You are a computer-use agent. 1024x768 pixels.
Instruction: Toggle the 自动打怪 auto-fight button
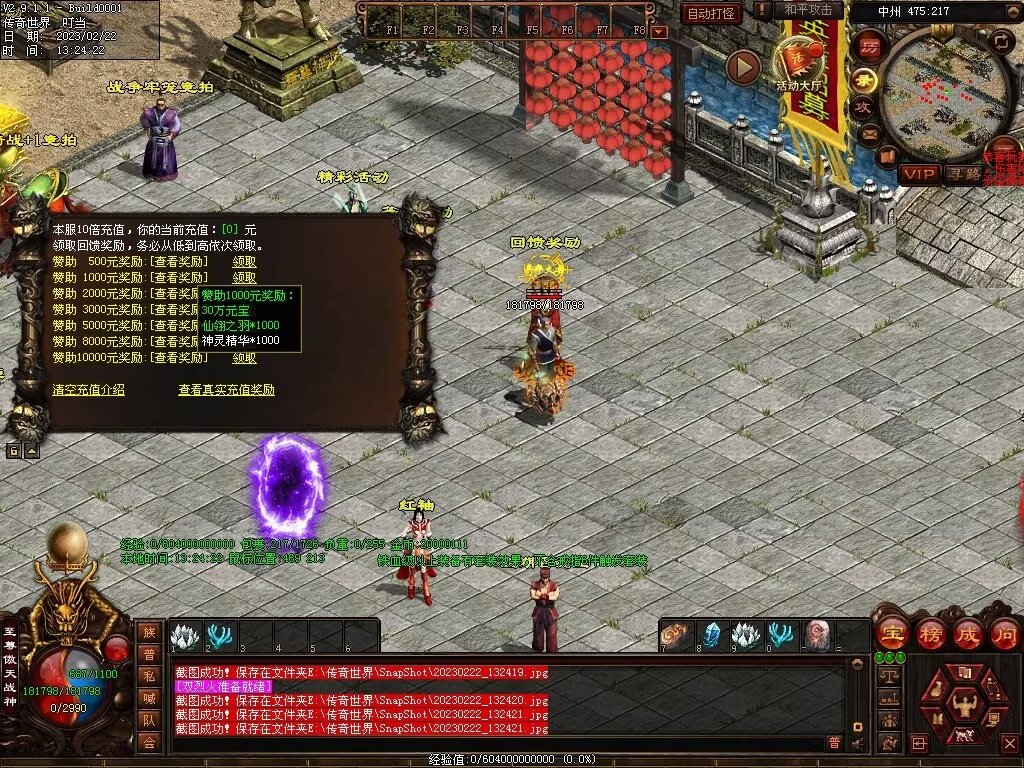pyautogui.click(x=711, y=13)
